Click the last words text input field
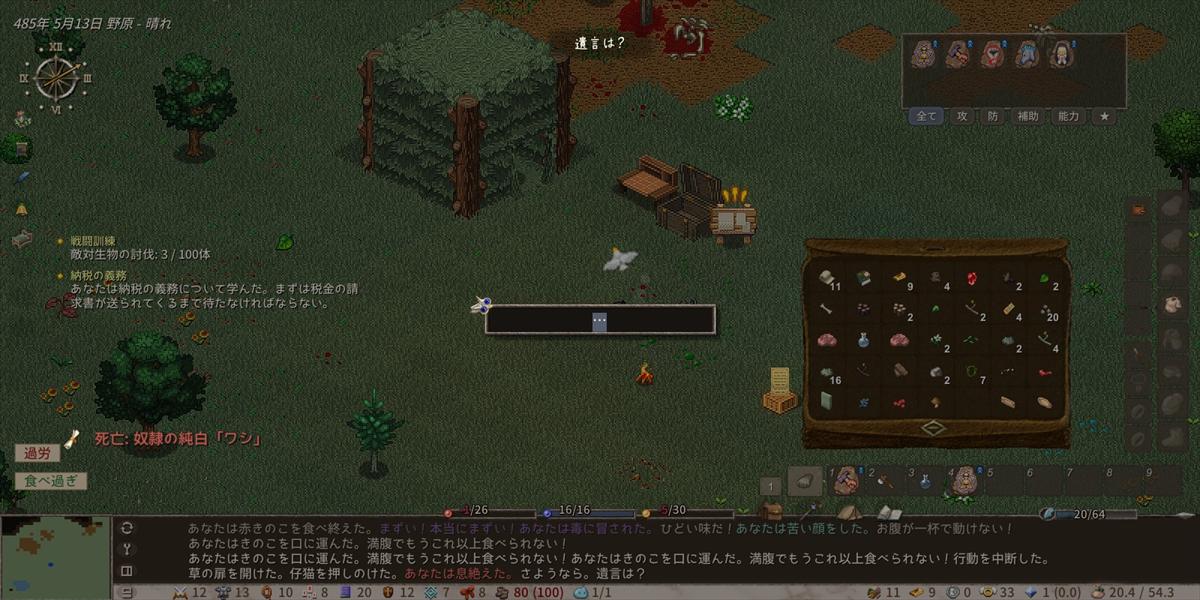1200x600 pixels. coord(600,320)
